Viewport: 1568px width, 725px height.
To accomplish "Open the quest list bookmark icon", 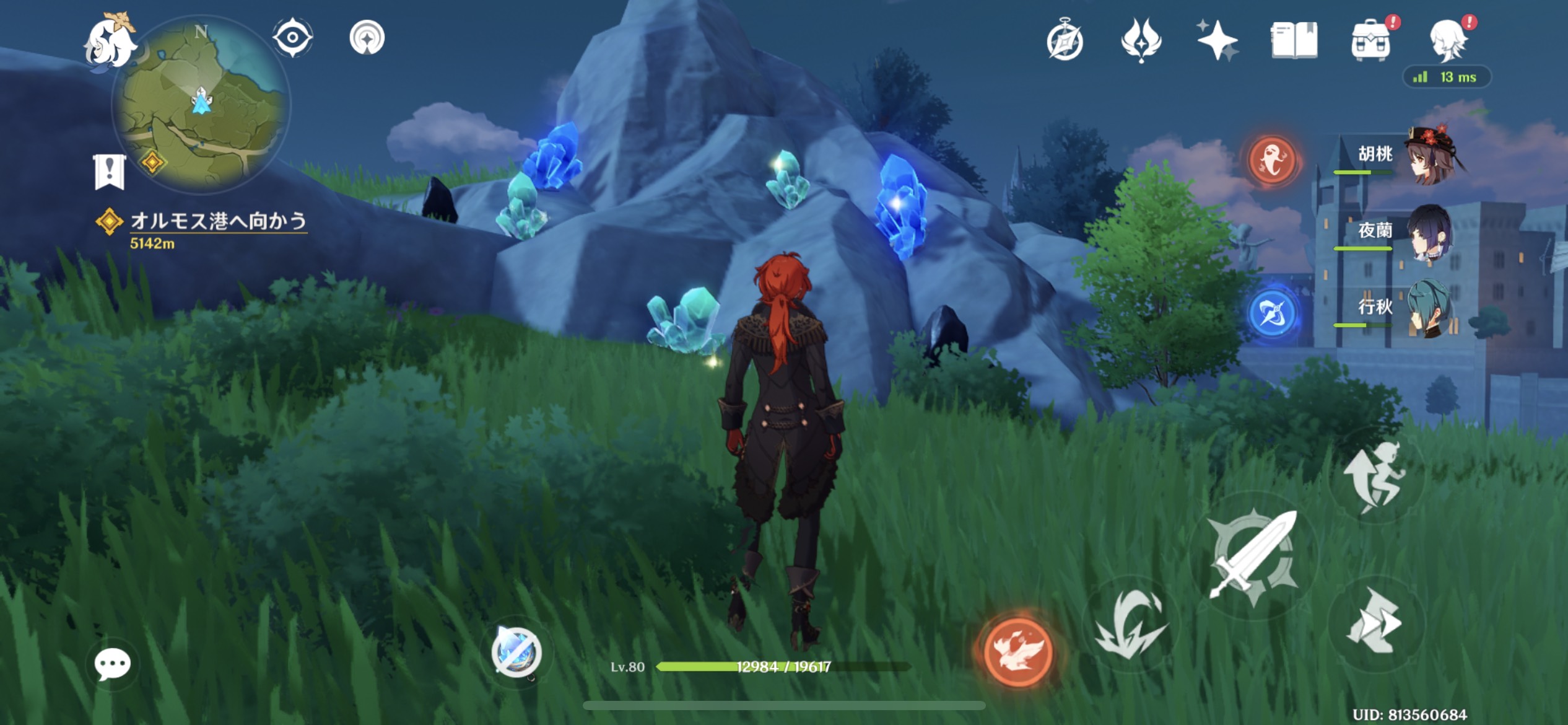I will tap(110, 171).
